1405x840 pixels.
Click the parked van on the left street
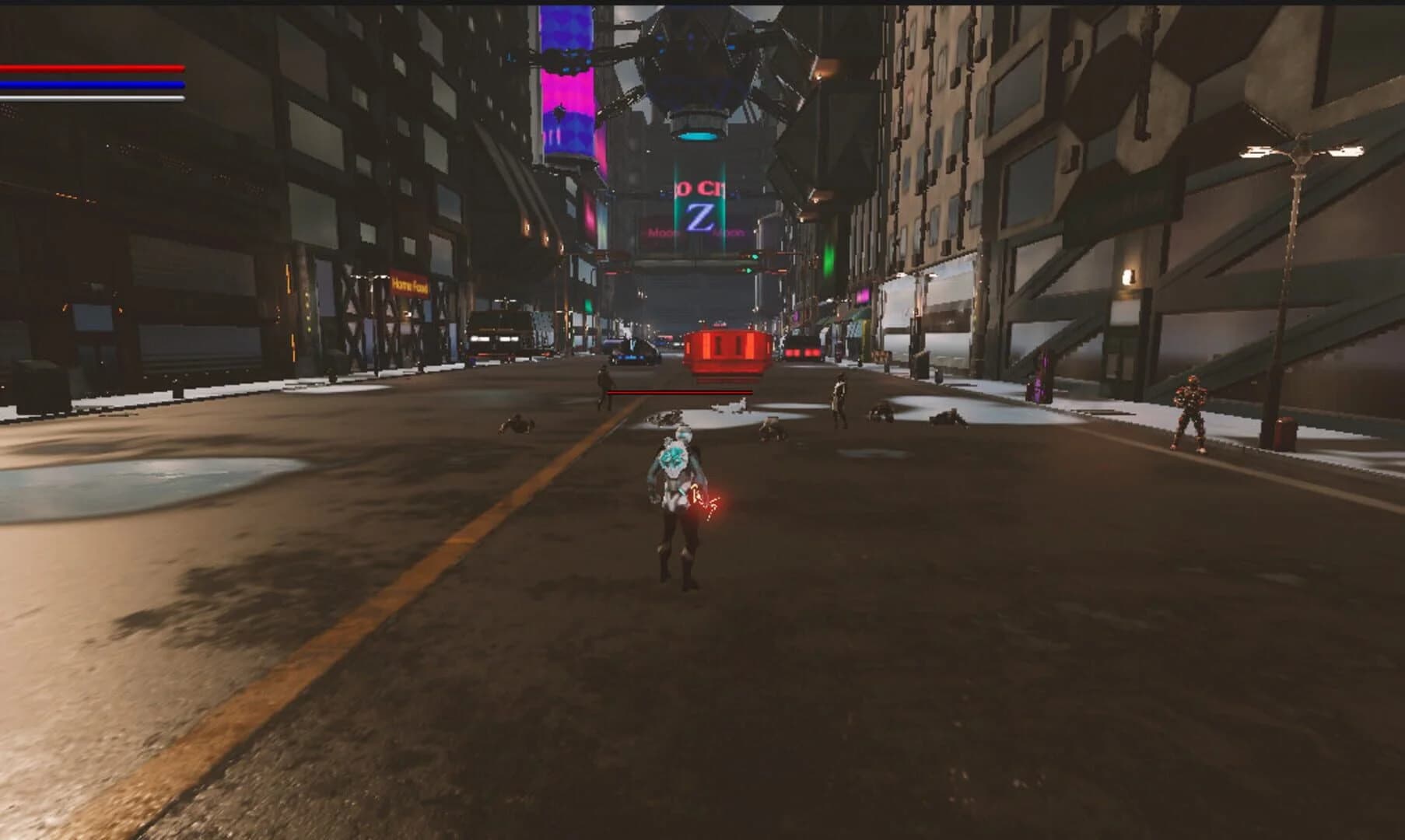coord(502,331)
